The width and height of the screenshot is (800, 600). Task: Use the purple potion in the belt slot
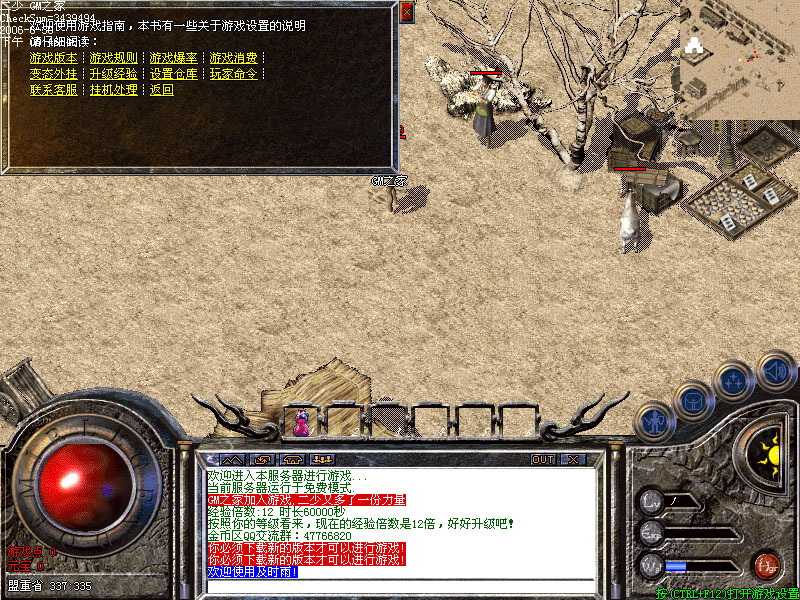[x=301, y=421]
